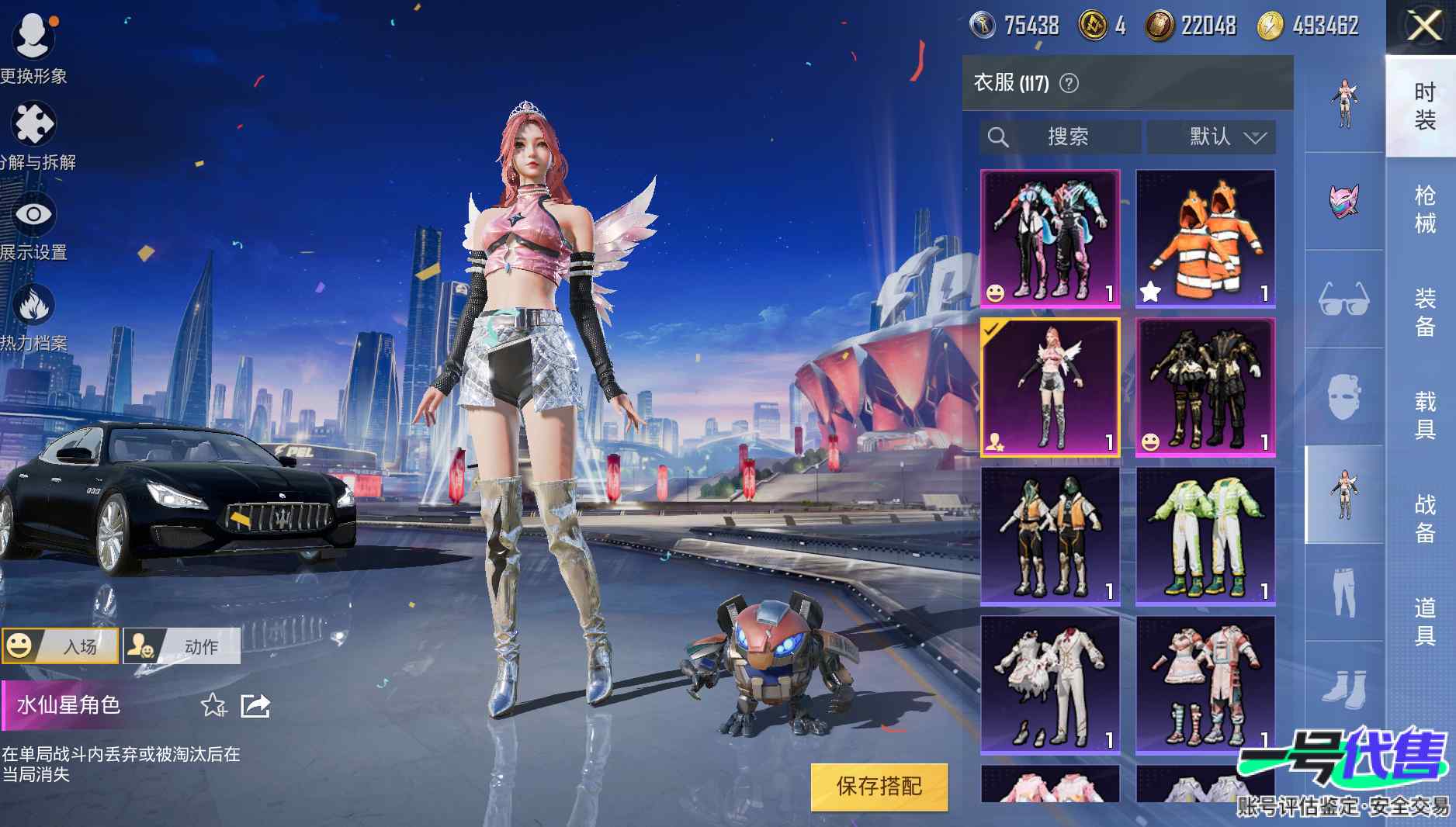Open 展示设置 display settings

(x=33, y=225)
